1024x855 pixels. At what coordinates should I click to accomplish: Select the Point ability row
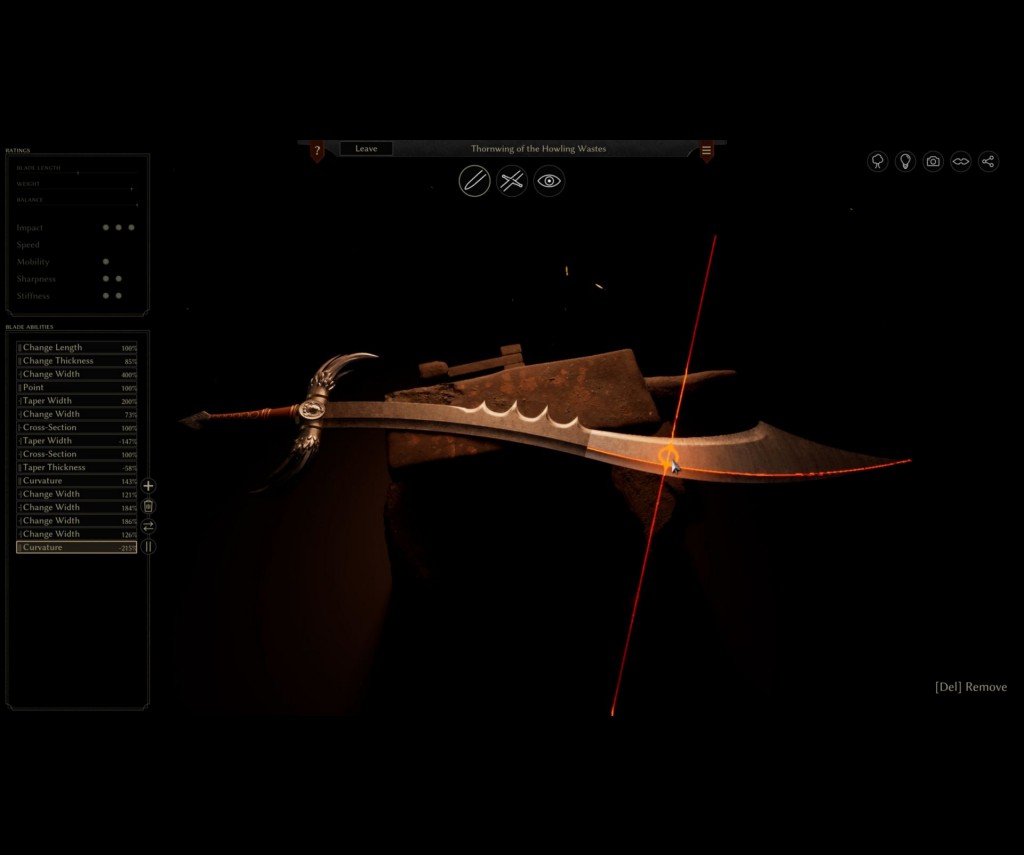(77, 388)
